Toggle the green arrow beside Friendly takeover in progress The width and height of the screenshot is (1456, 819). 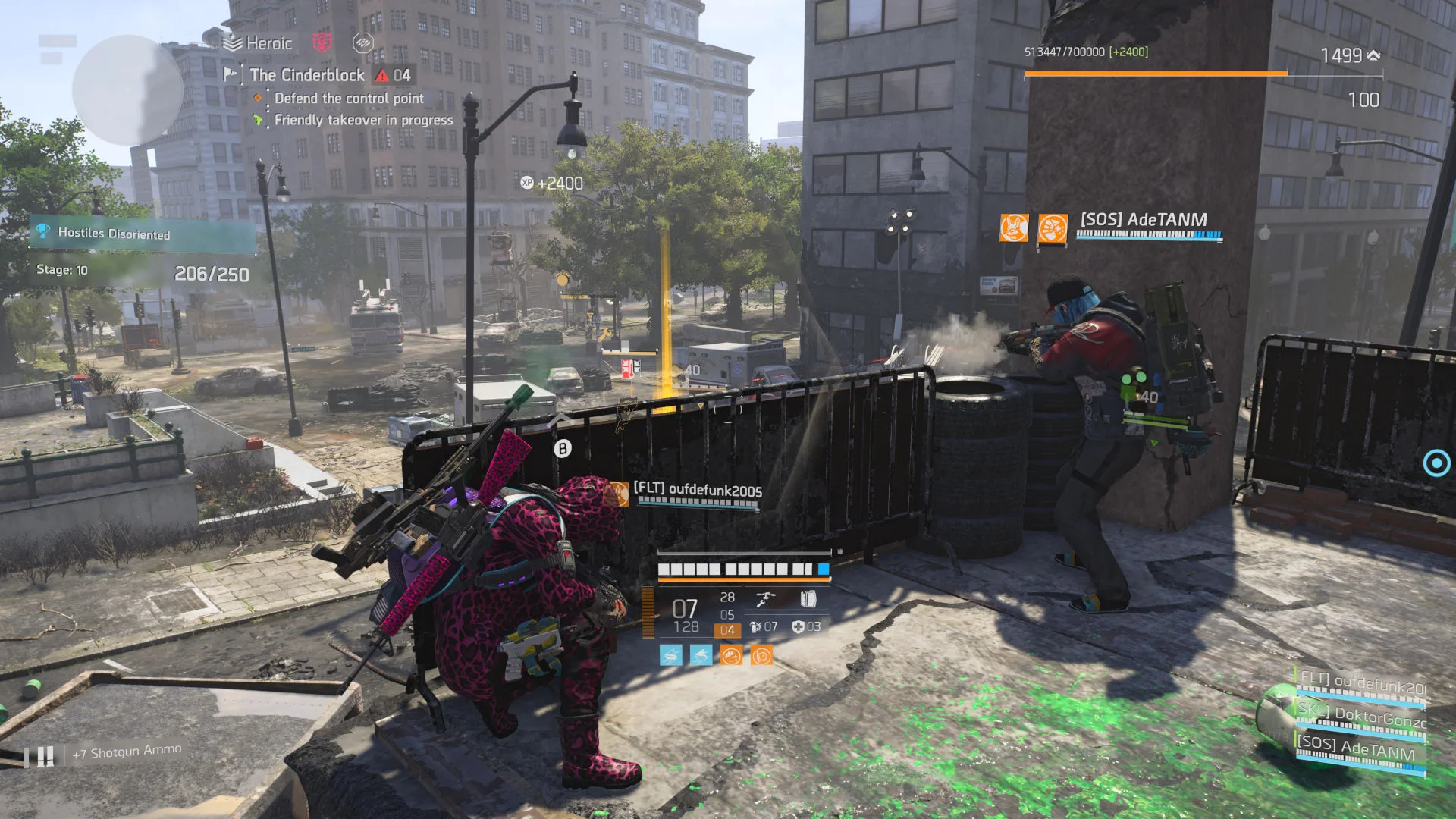[x=258, y=119]
